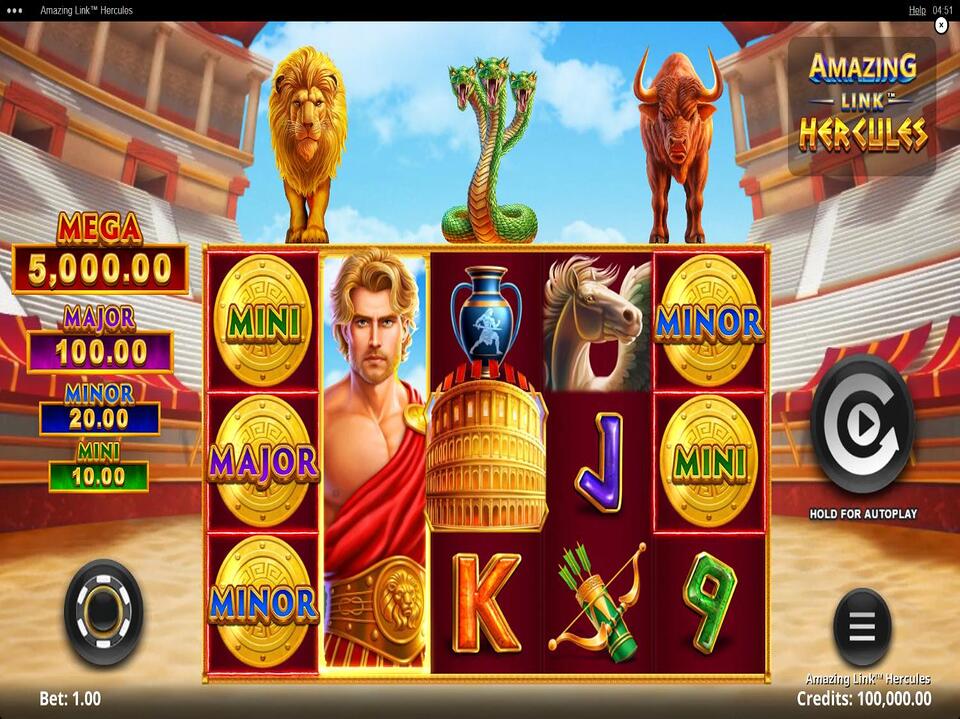Viewport: 960px width, 719px height.
Task: Spin the reels with the round arrow button
Action: [861, 424]
